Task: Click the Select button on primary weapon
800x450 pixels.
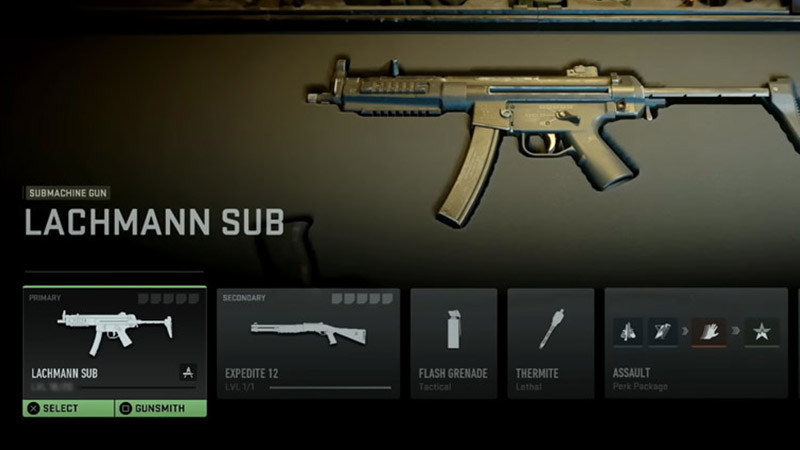Action: click(x=69, y=408)
